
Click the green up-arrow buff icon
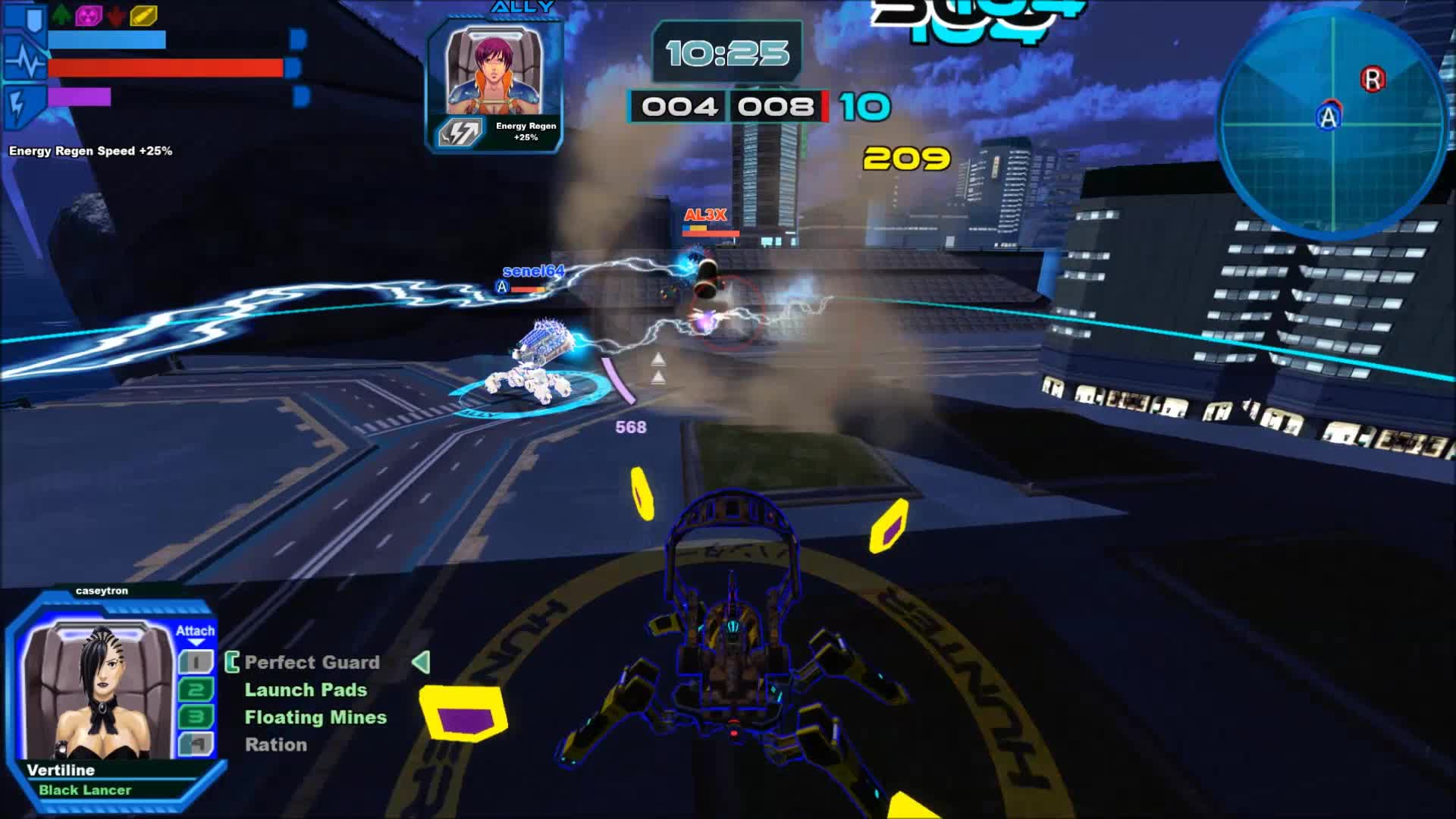pyautogui.click(x=61, y=14)
